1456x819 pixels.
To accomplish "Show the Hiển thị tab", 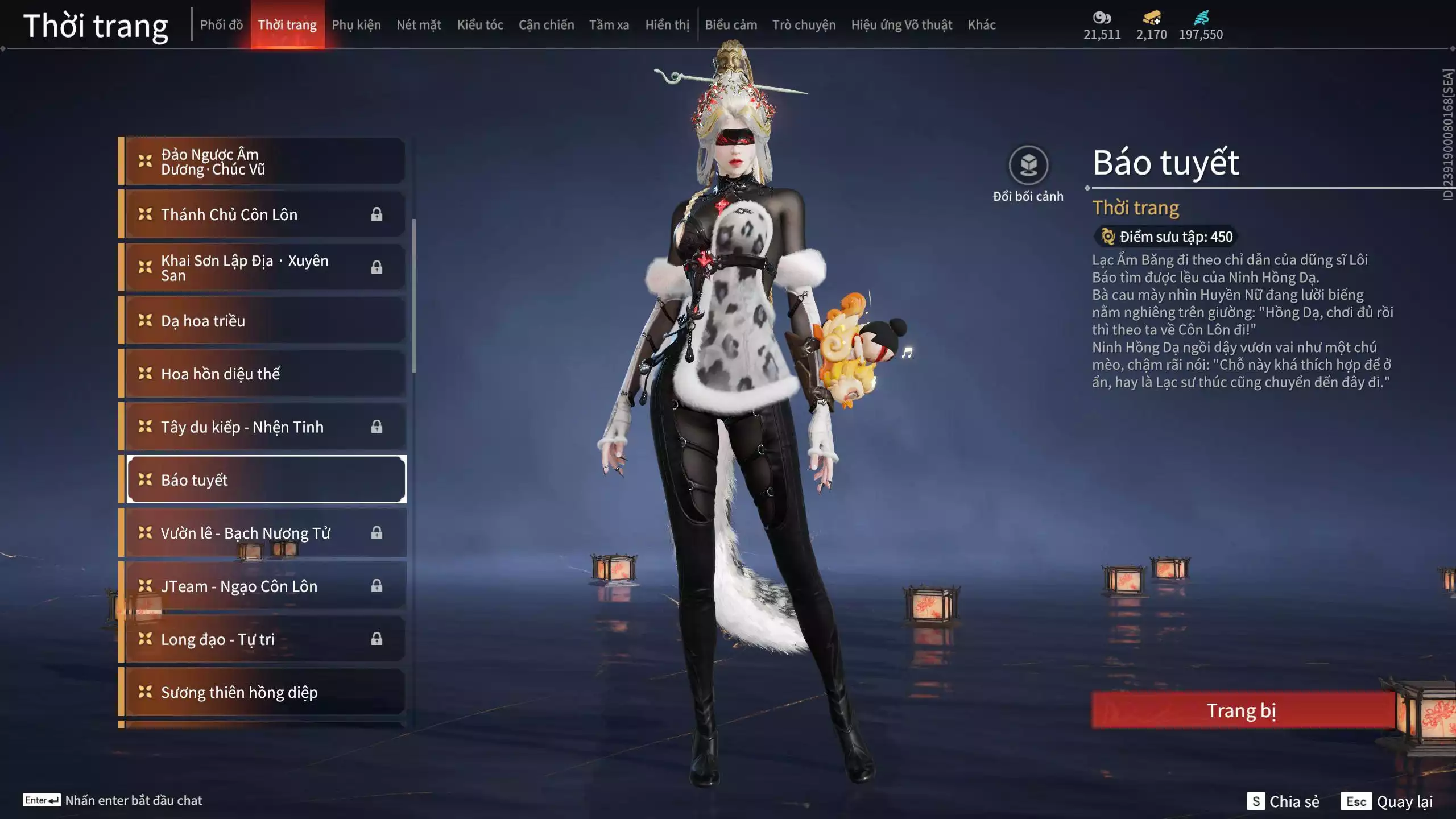I will [x=667, y=25].
